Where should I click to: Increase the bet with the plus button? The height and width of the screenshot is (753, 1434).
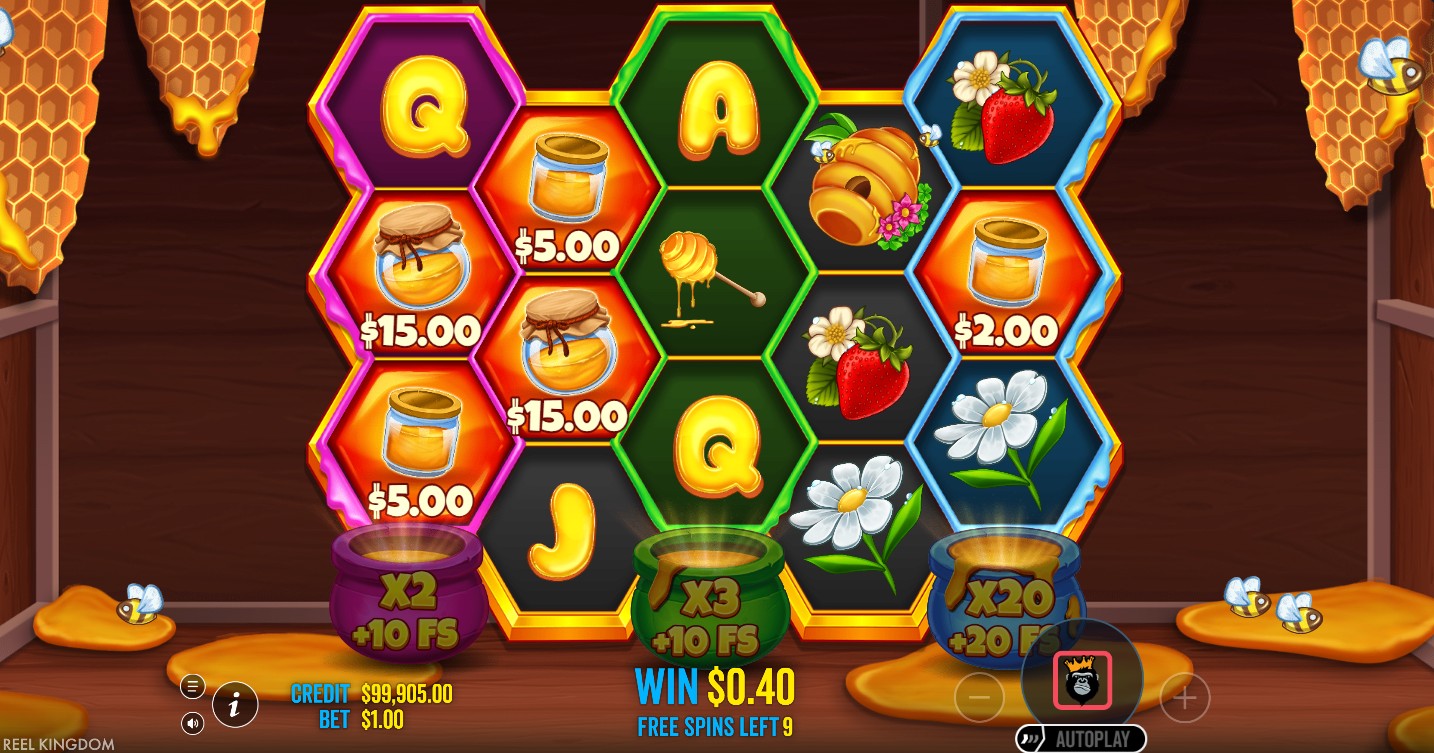click(x=1185, y=697)
